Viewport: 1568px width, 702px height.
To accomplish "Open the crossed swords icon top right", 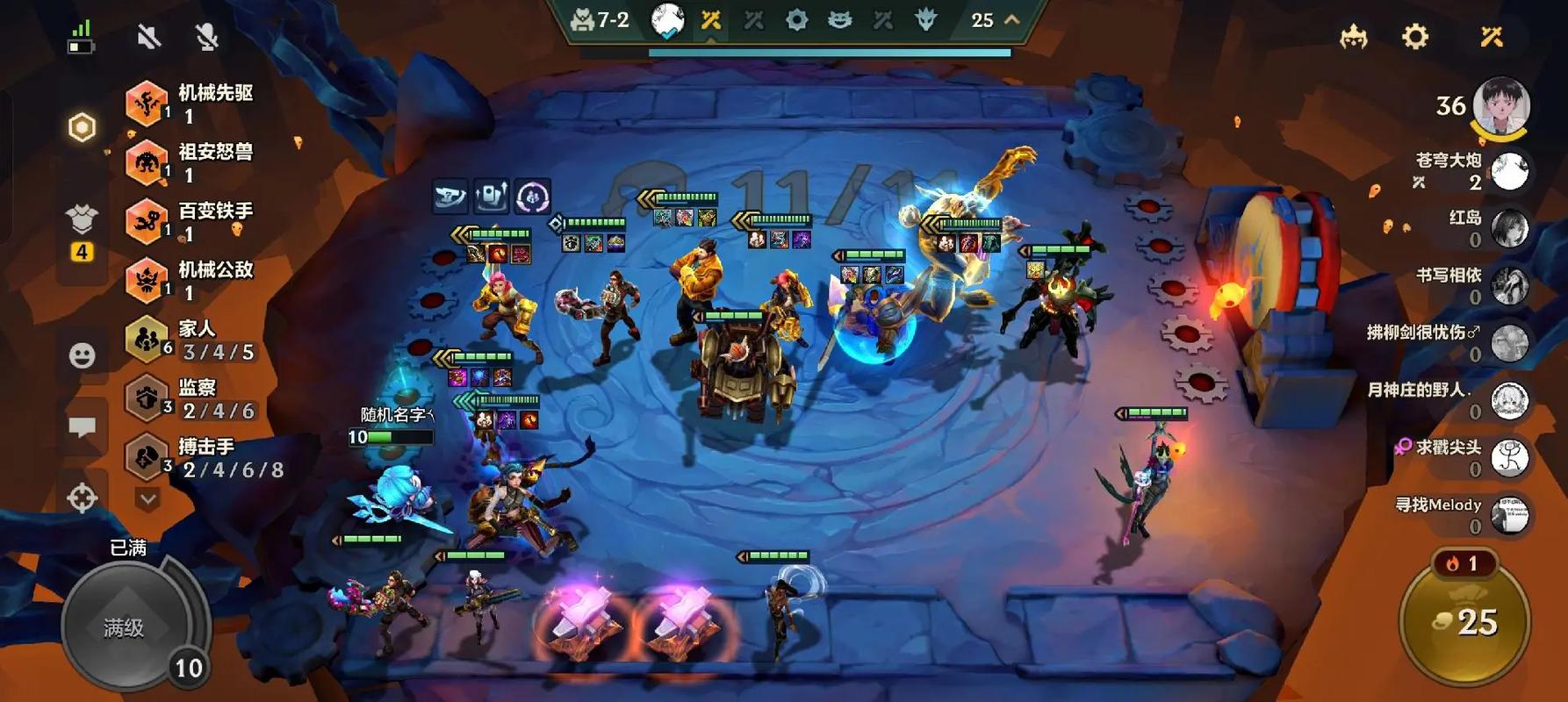I will (1491, 37).
